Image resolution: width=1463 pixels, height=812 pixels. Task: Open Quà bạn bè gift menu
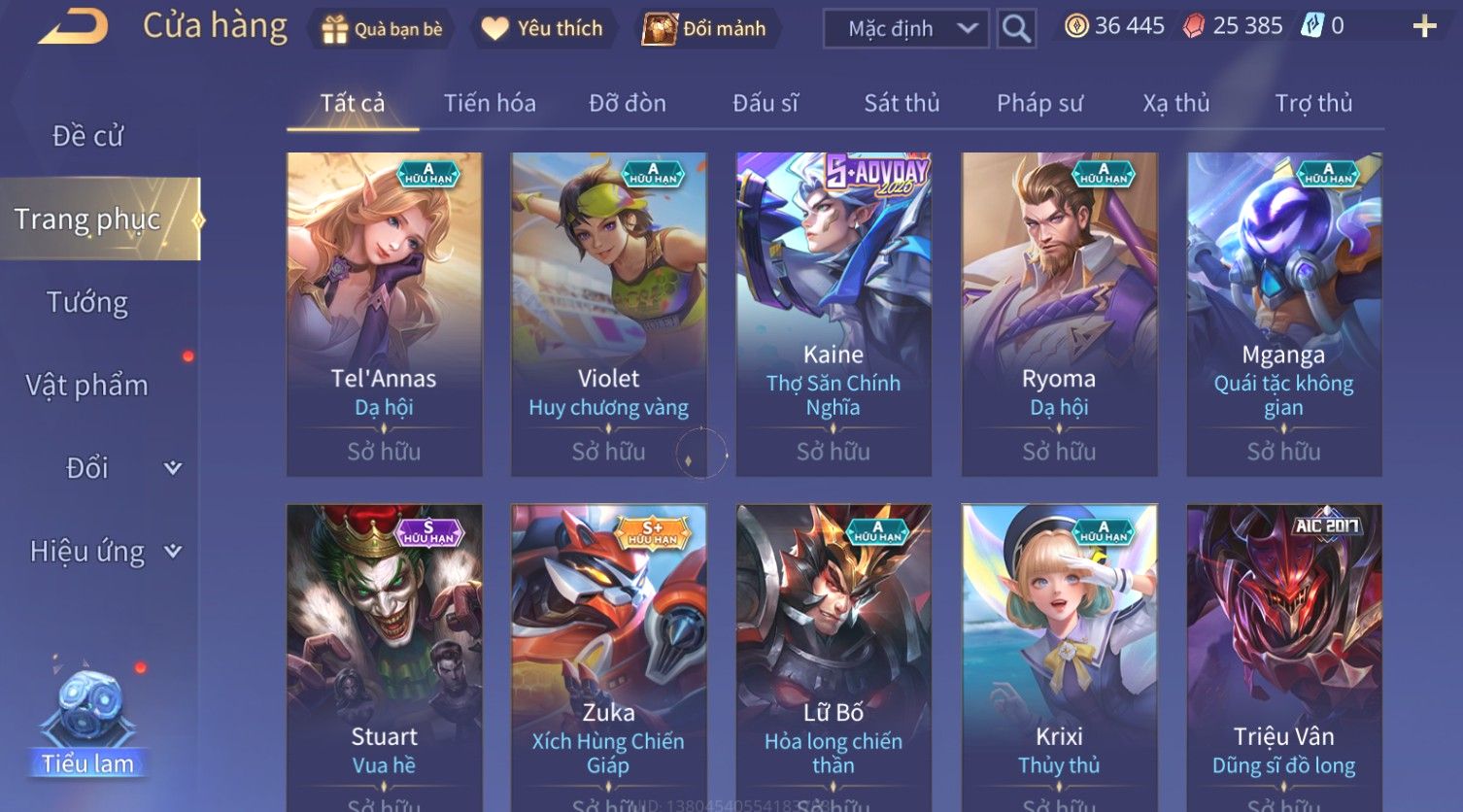[x=381, y=29]
